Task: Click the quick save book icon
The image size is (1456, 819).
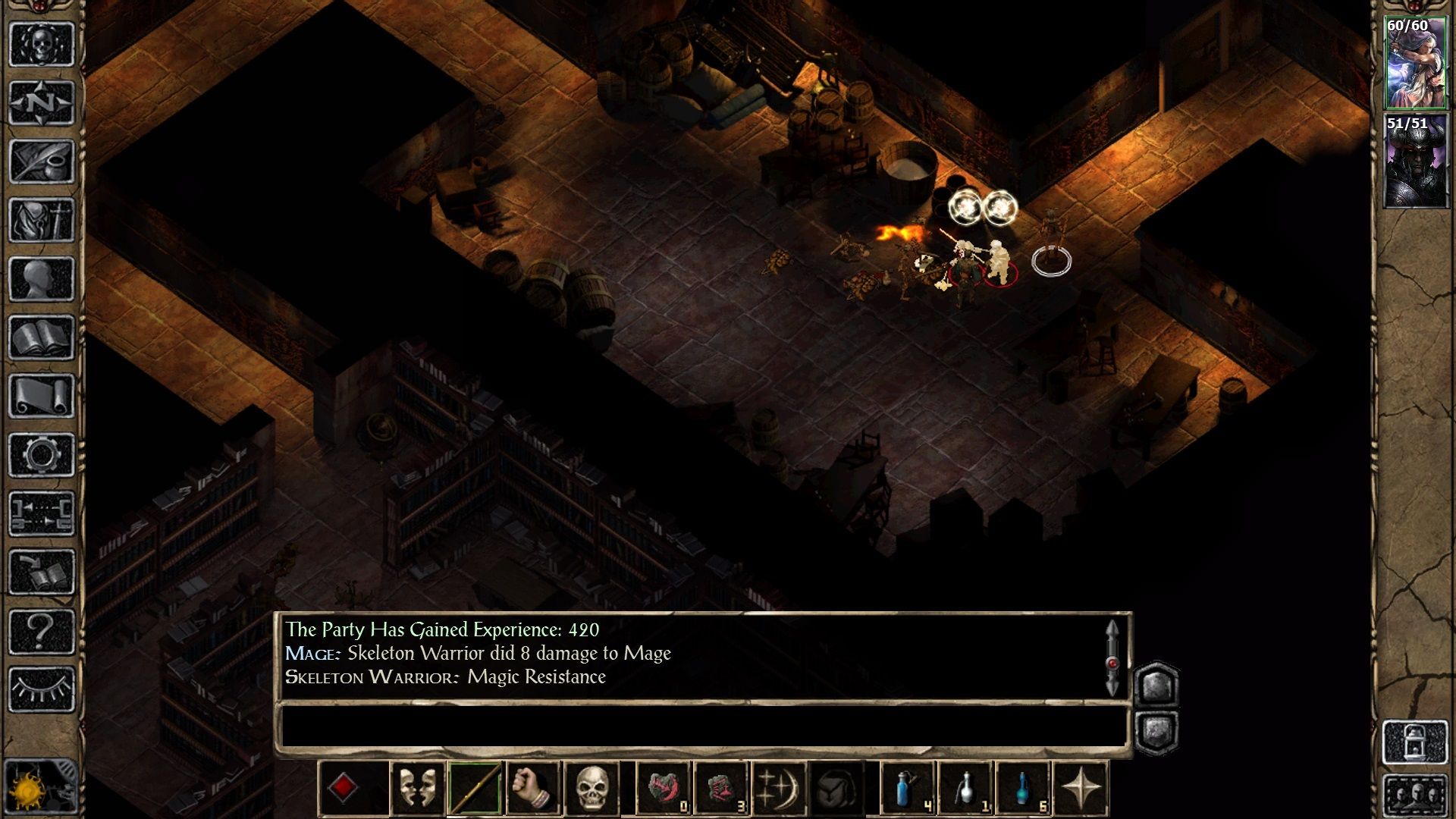Action: click(42, 573)
